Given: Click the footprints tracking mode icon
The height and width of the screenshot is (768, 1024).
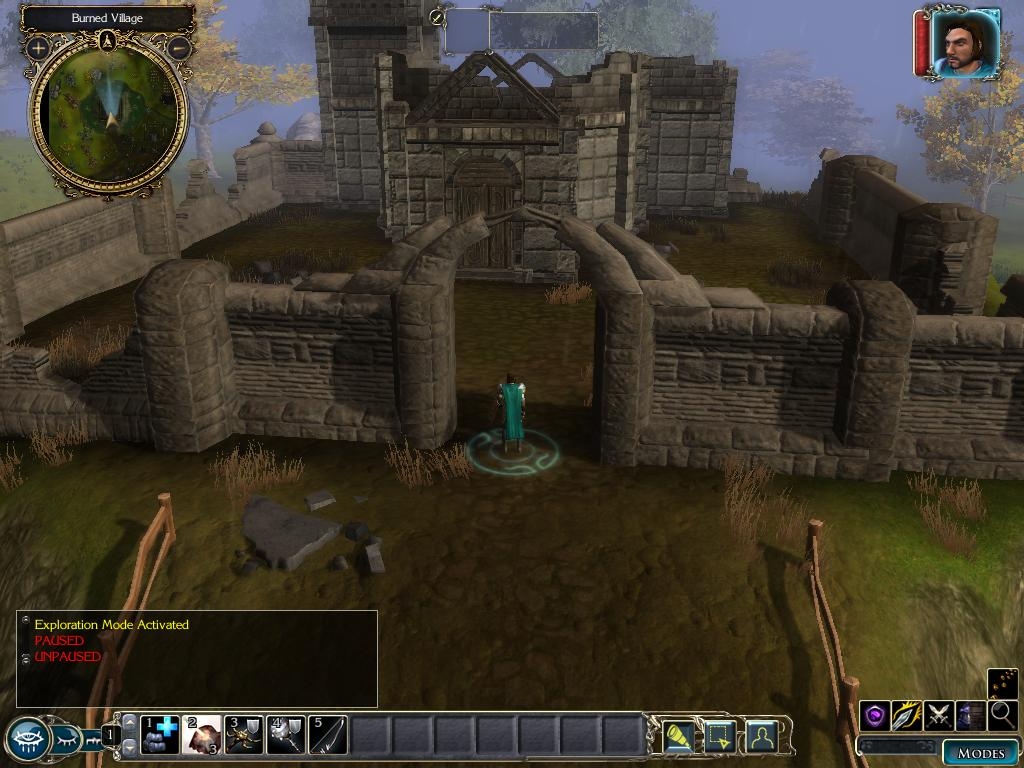Looking at the screenshot, I should (1002, 684).
